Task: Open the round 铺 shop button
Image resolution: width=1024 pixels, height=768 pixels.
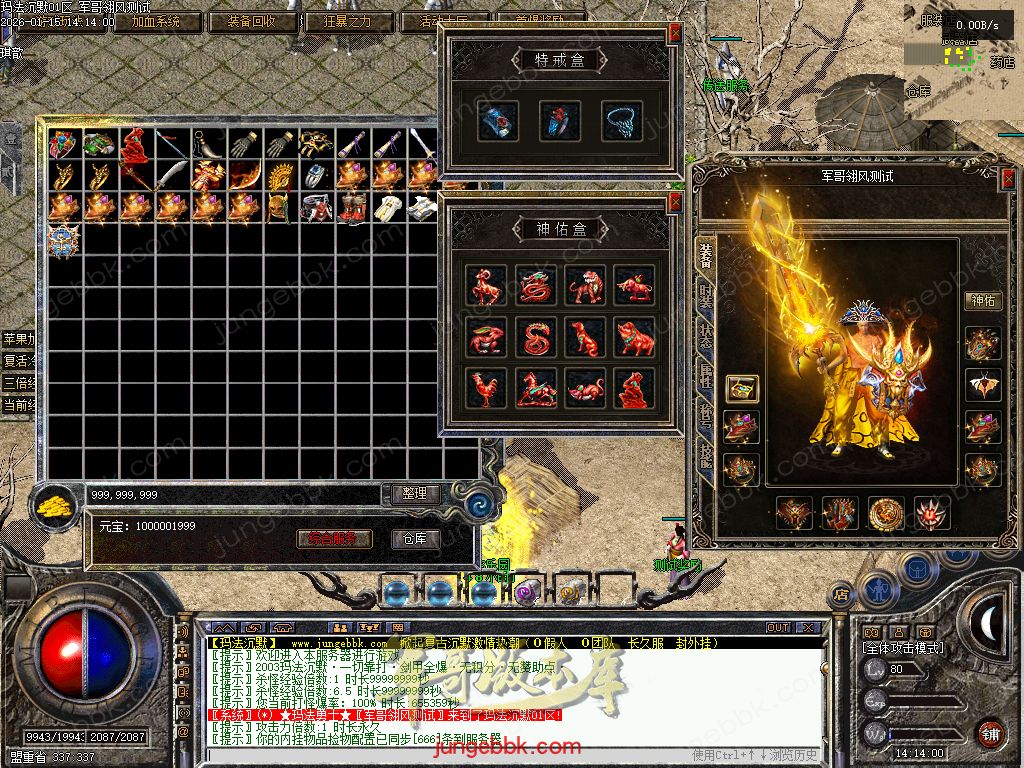Action: pos(990,732)
